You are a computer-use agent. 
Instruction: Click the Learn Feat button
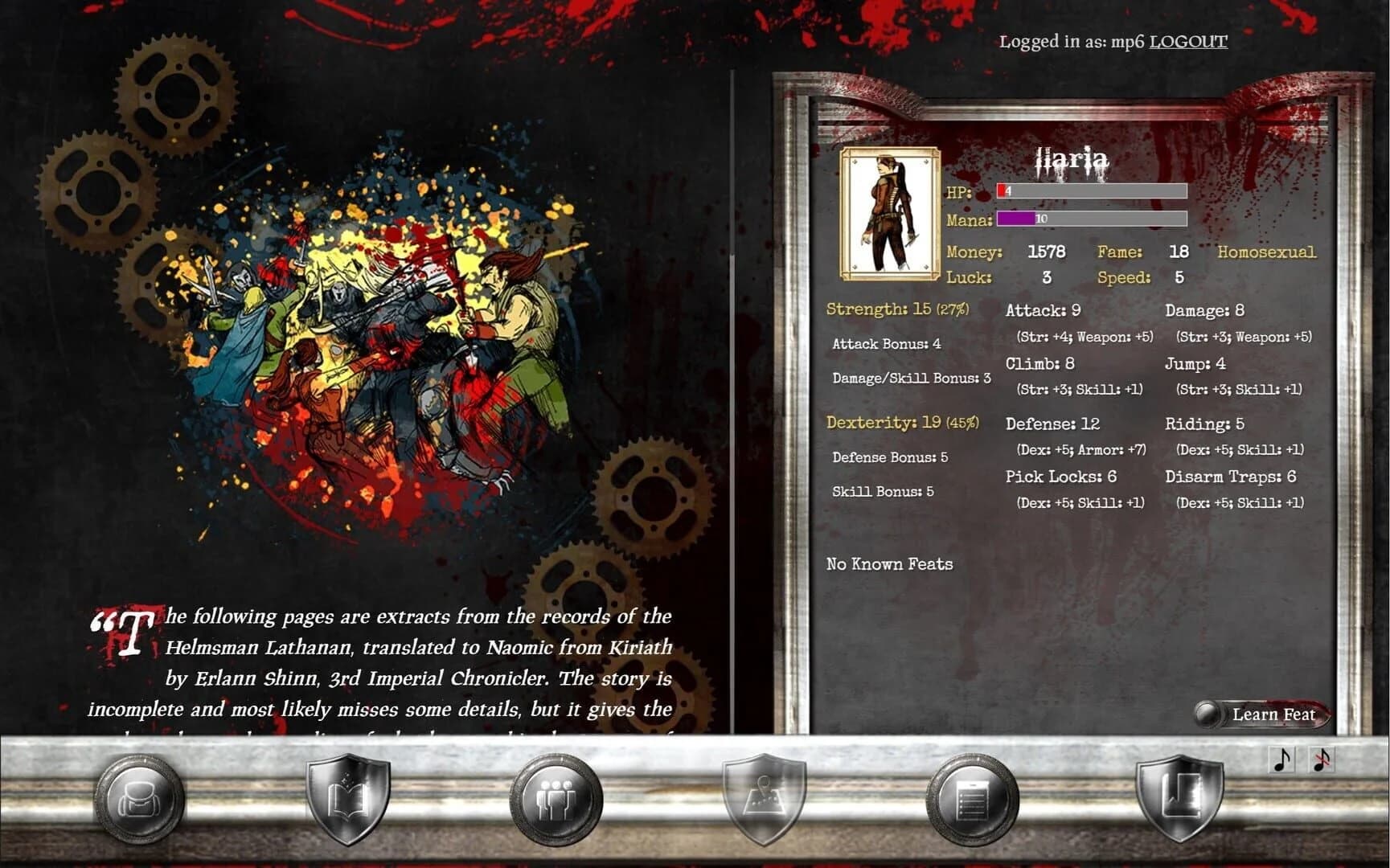[1273, 714]
